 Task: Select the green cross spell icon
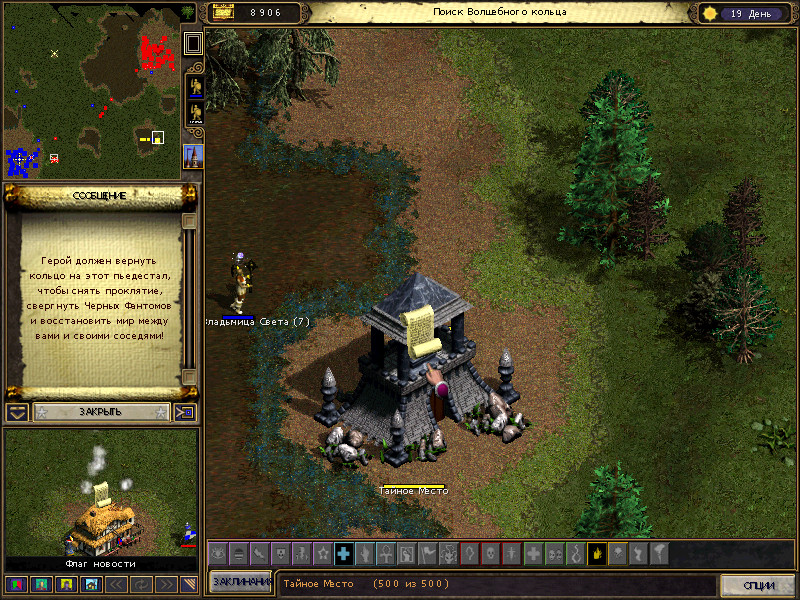click(534, 553)
